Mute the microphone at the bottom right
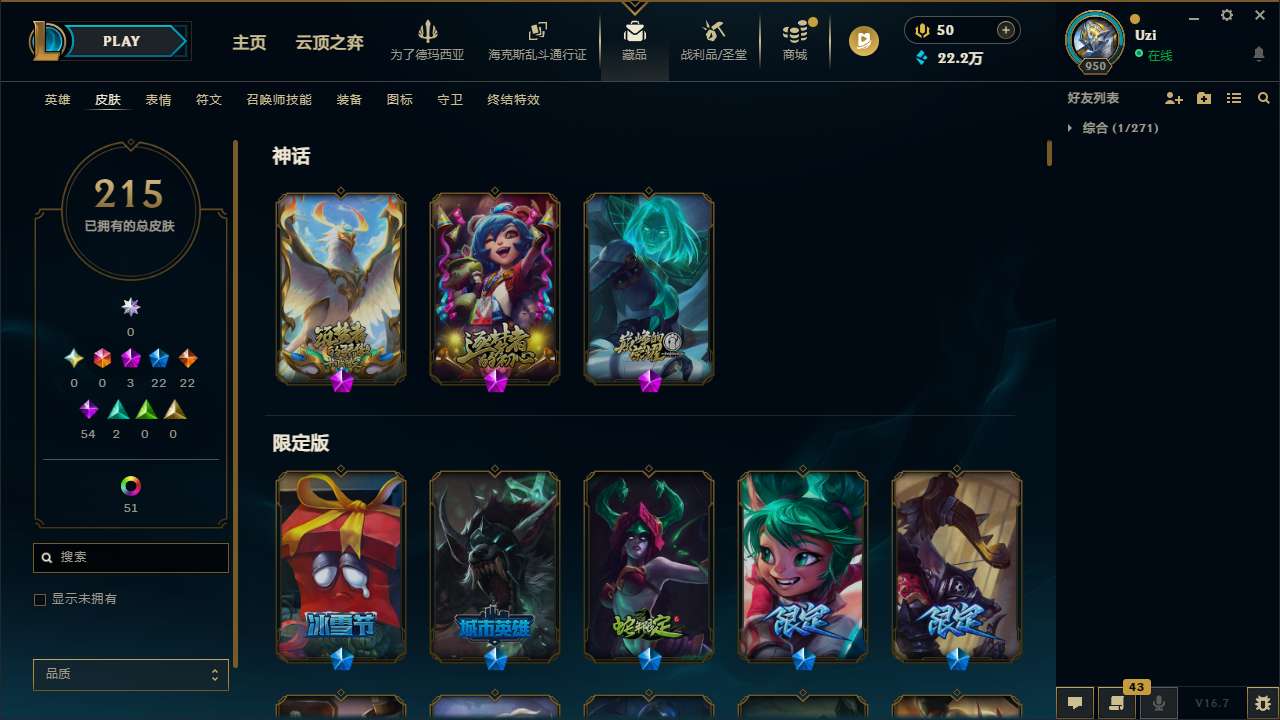1280x720 pixels. 1157,702
